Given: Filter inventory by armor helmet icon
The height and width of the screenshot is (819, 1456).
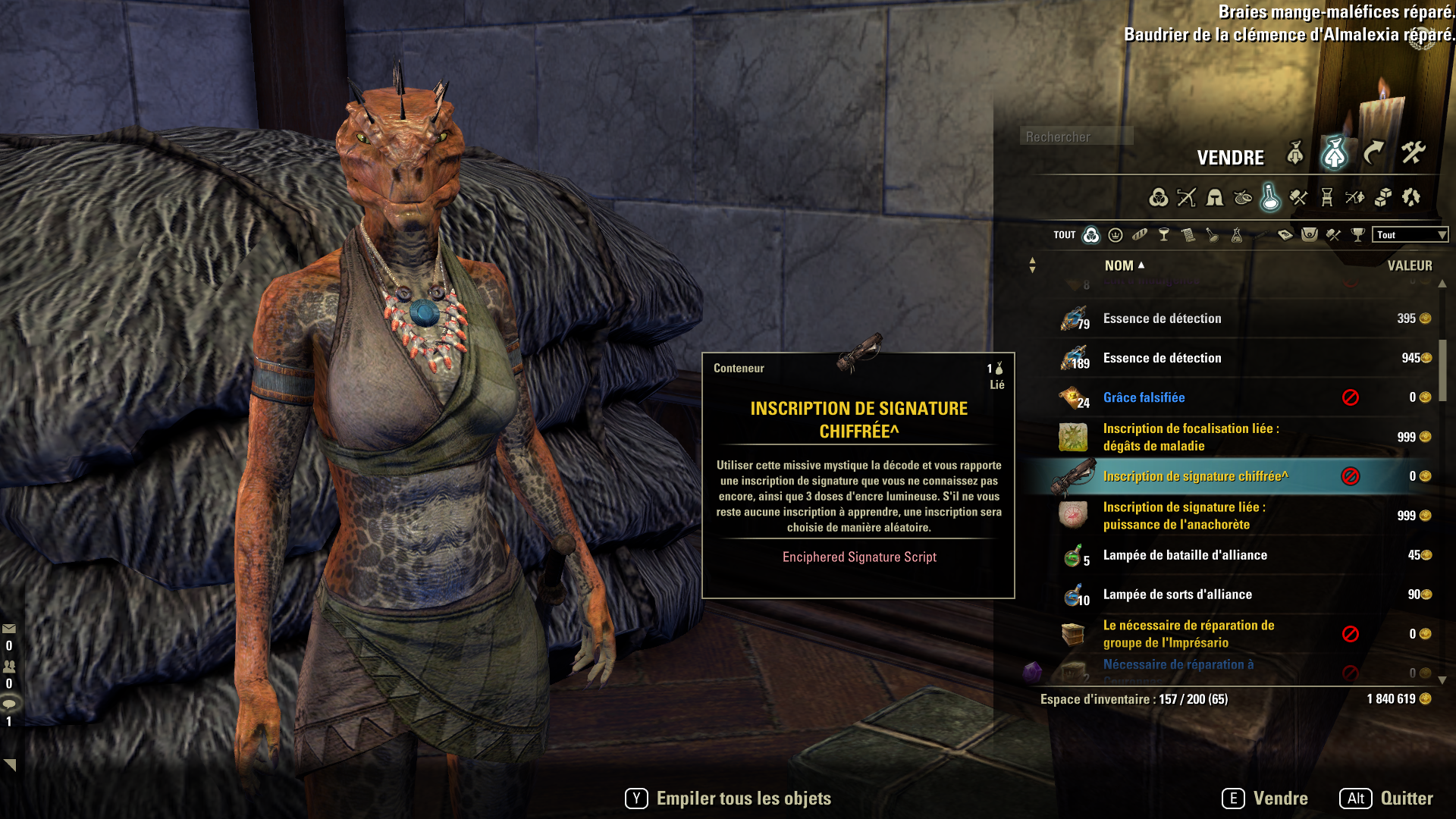Looking at the screenshot, I should (x=1215, y=198).
